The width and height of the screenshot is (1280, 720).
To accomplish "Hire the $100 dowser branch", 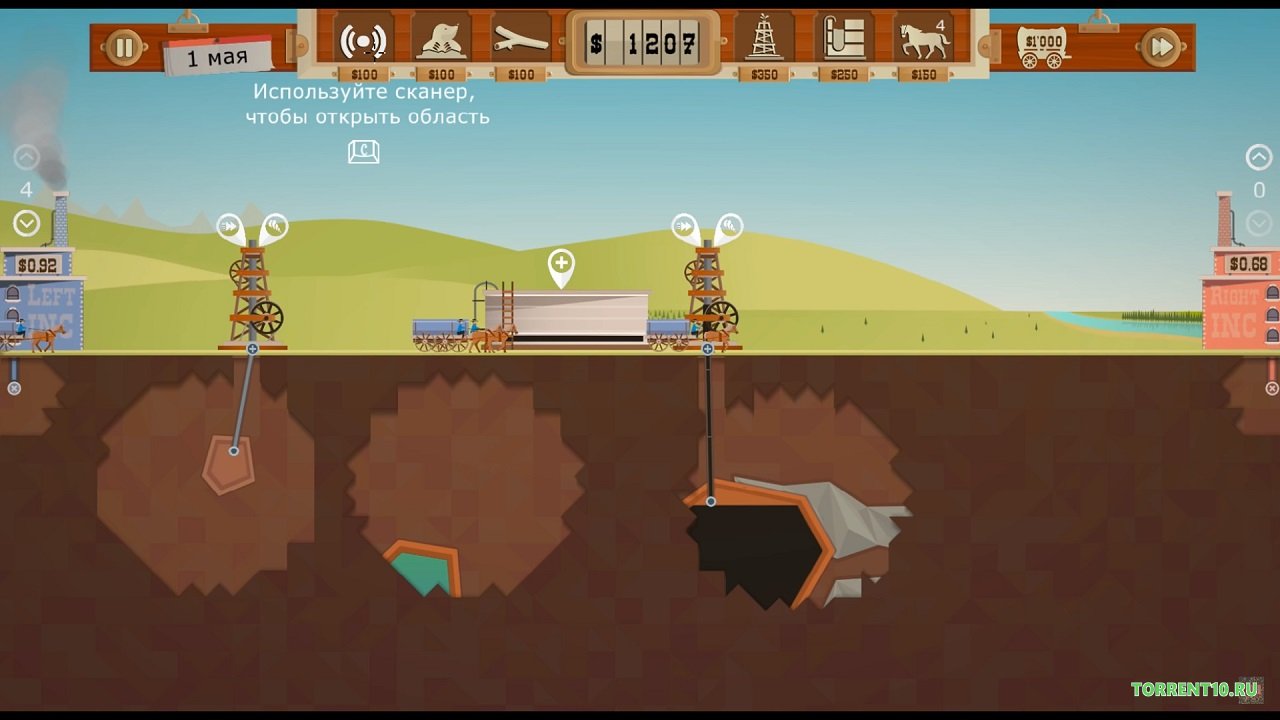I will coord(521,42).
